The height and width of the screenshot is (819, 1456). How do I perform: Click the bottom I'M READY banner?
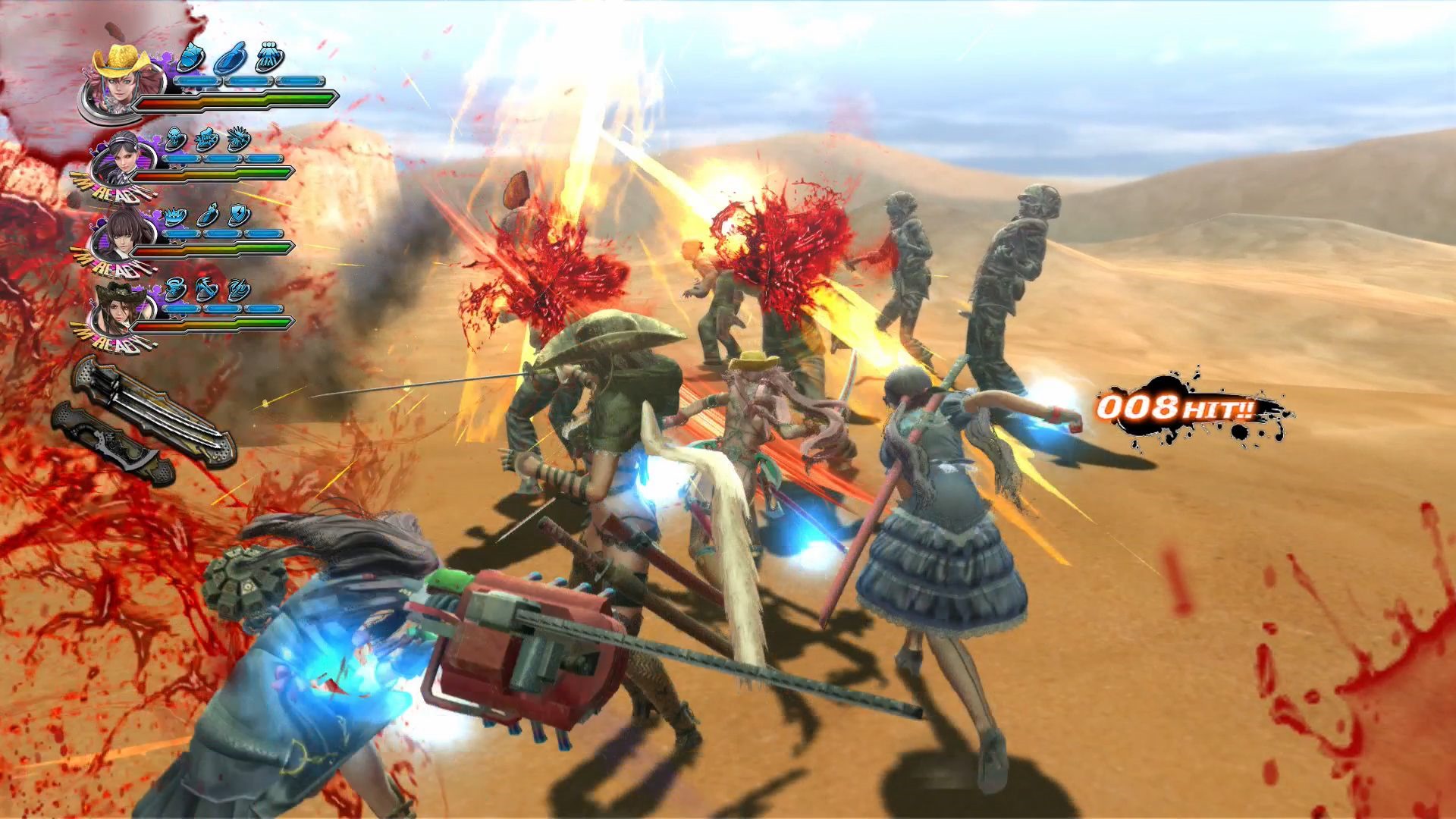(114, 343)
